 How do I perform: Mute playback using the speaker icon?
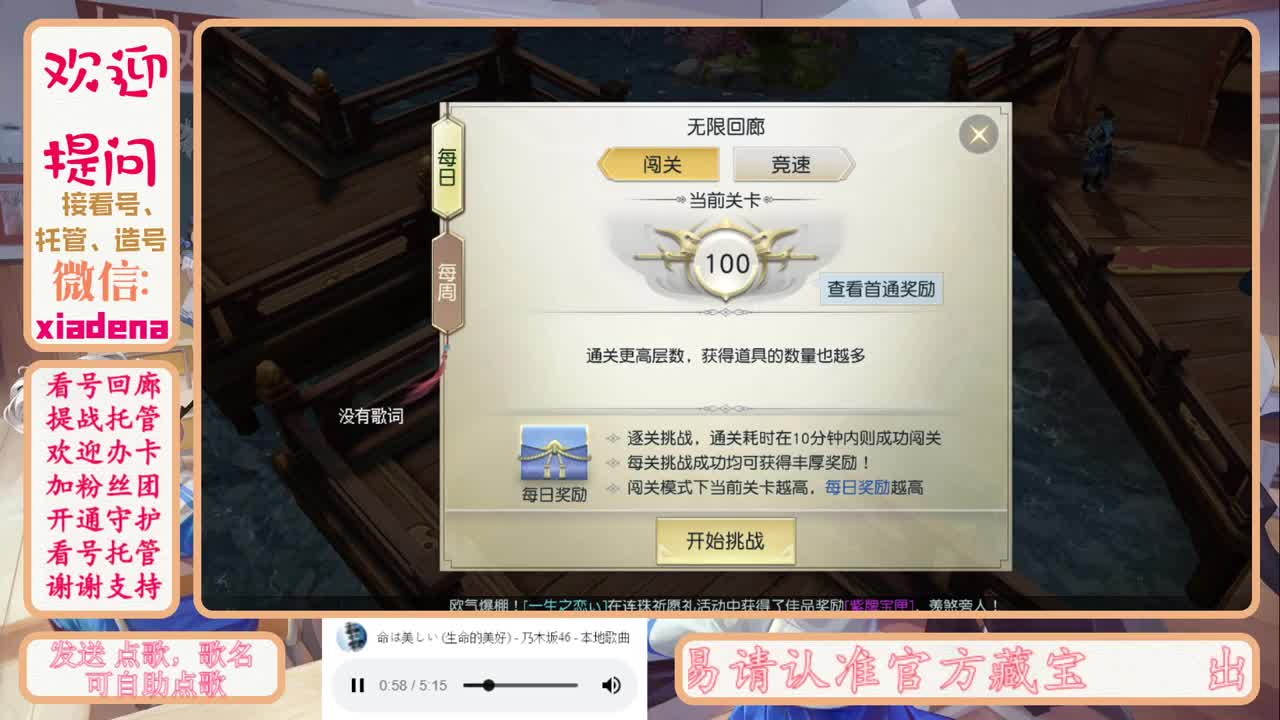click(x=610, y=686)
